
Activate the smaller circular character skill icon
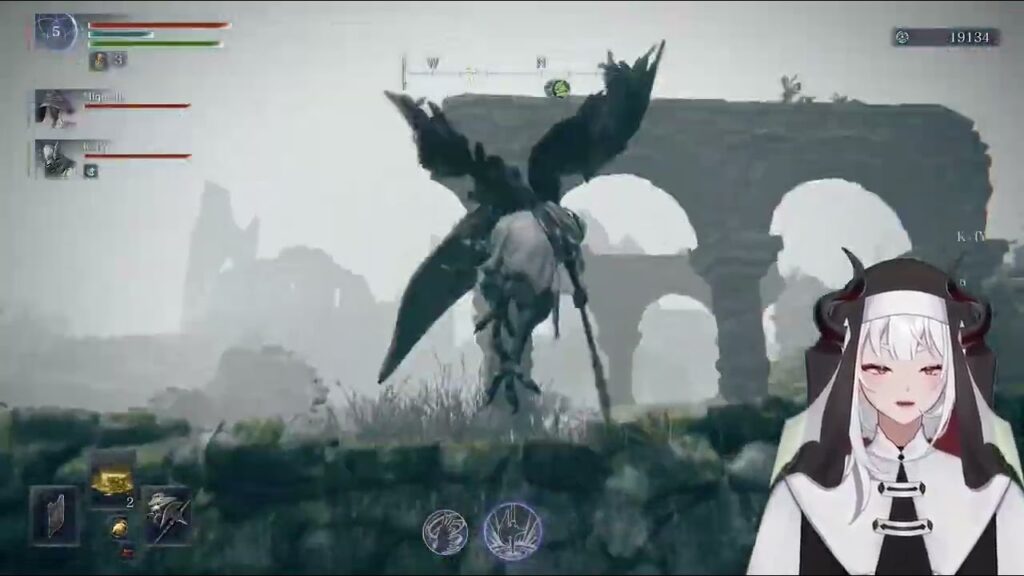pyautogui.click(x=443, y=531)
